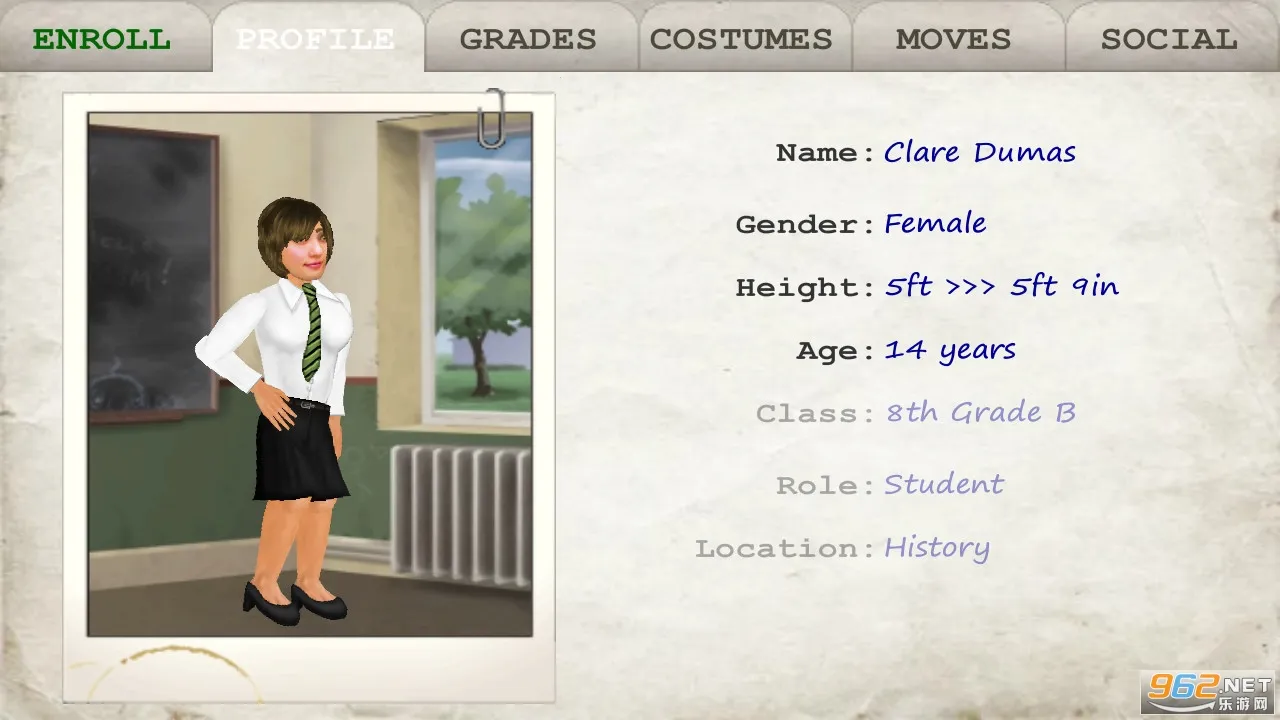View the Social tab
The width and height of the screenshot is (1280, 720).
(1169, 40)
